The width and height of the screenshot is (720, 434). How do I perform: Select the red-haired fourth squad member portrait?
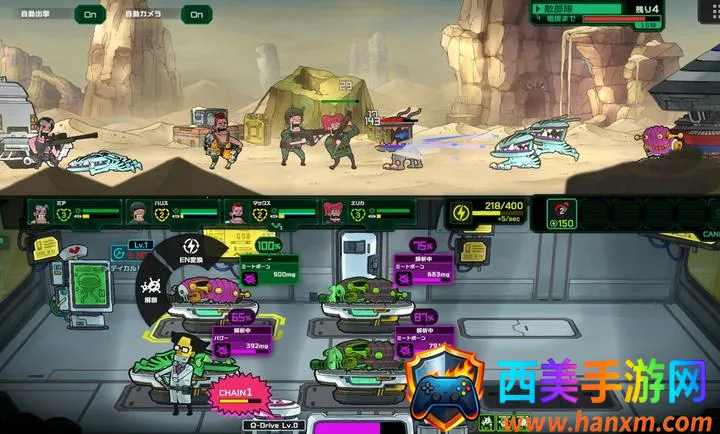click(x=333, y=212)
